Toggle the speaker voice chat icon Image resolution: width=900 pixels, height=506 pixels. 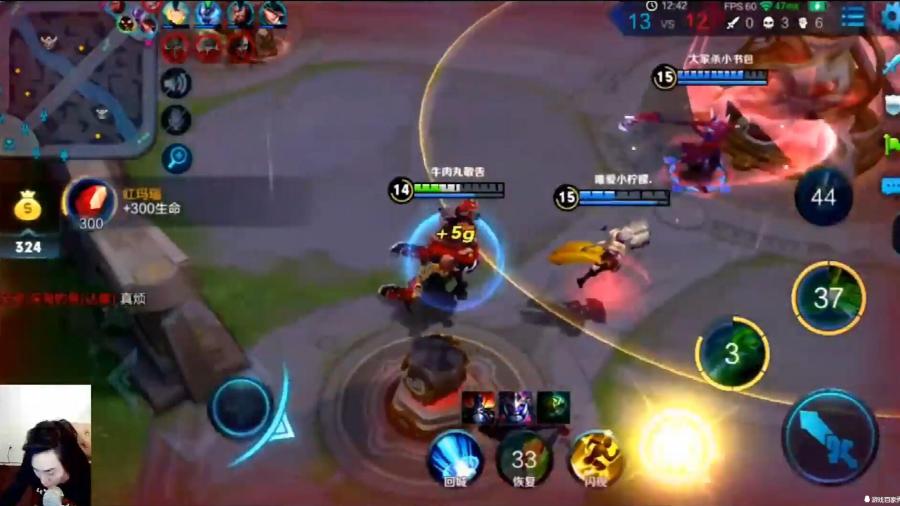tap(176, 83)
